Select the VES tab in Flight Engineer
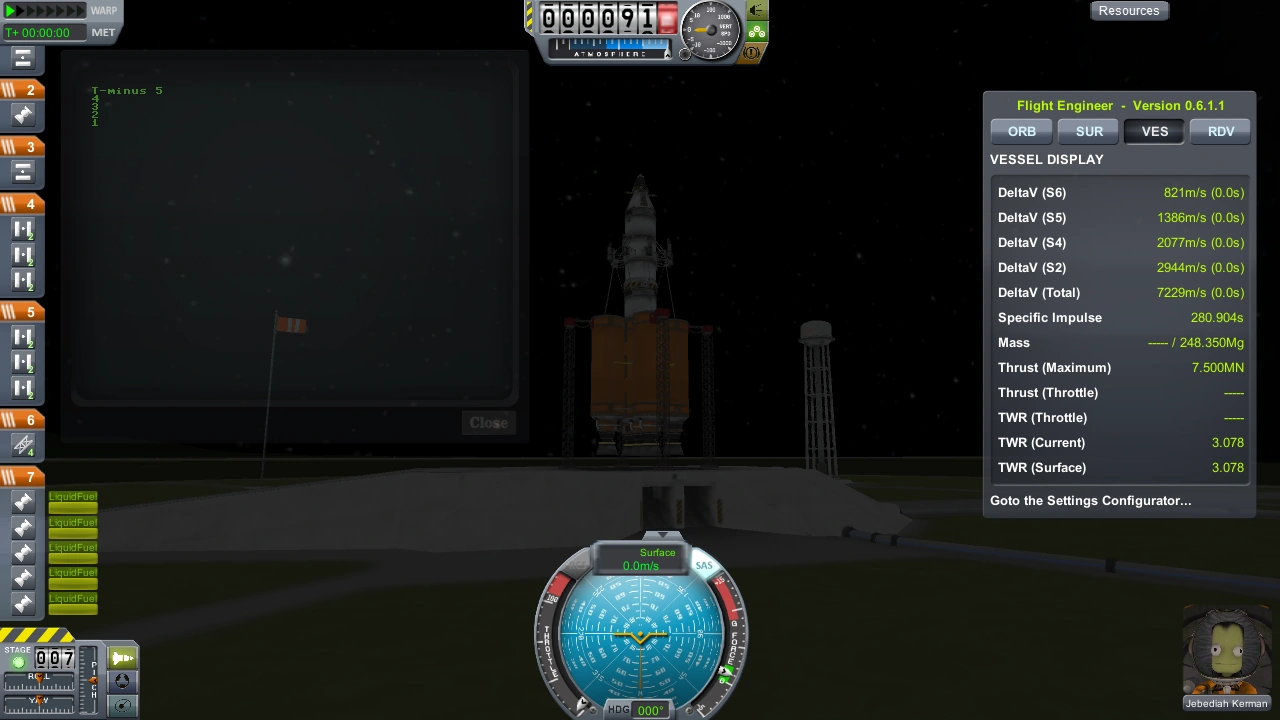The width and height of the screenshot is (1280, 720). pos(1154,131)
